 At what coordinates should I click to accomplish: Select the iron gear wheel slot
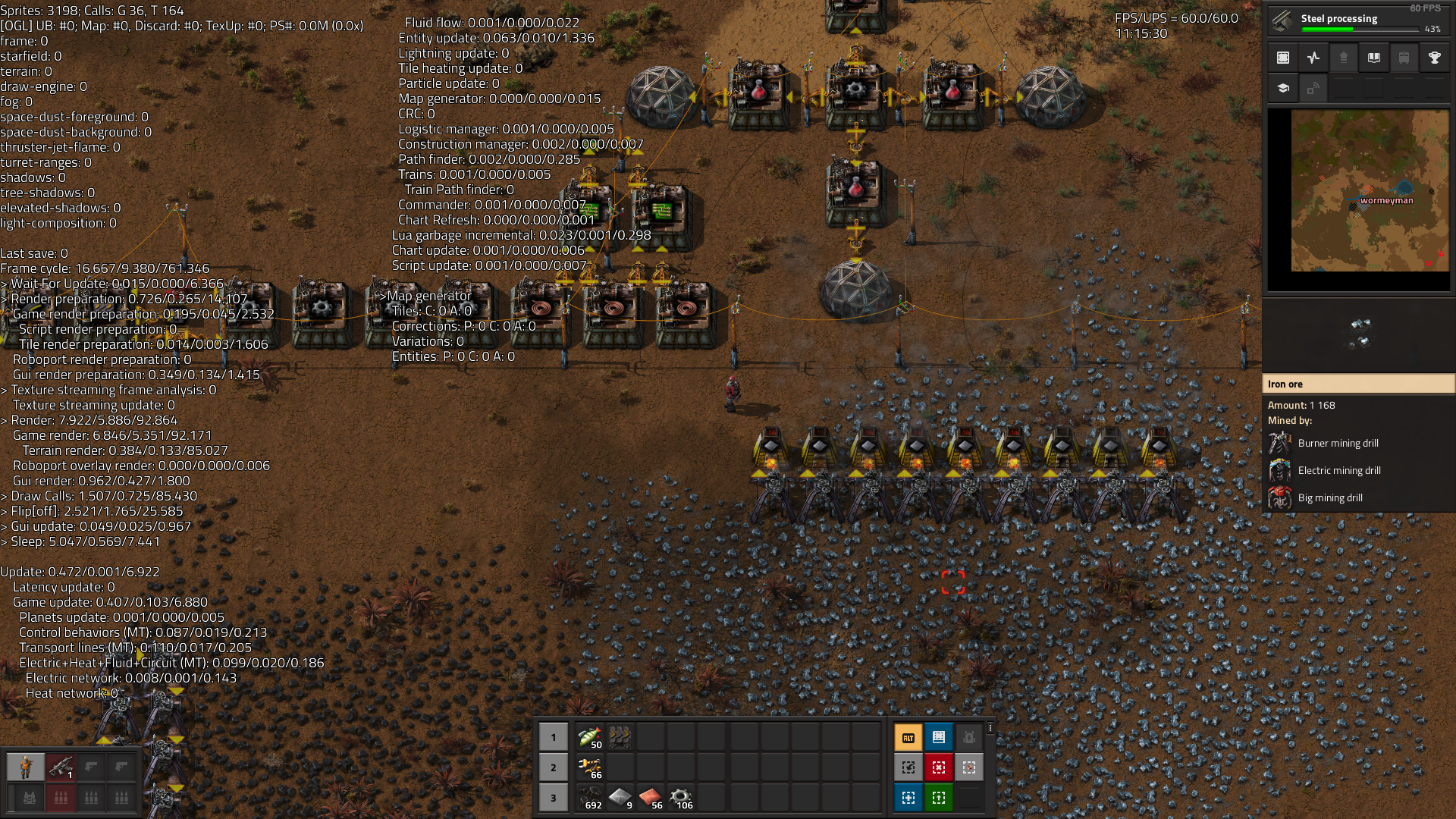(681, 798)
